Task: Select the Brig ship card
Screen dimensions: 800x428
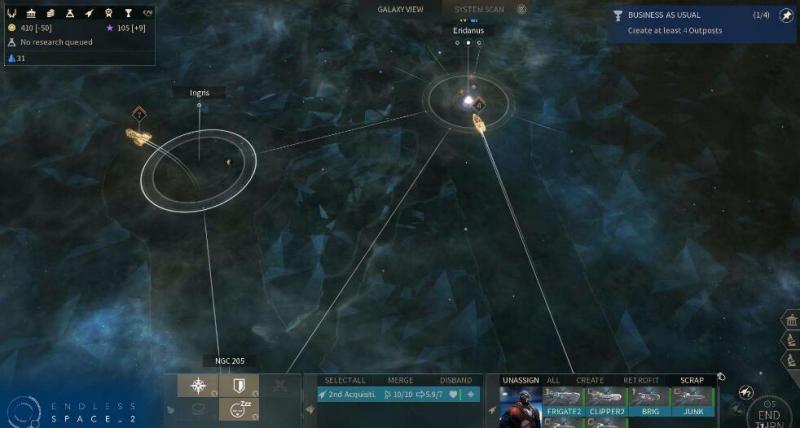Action: pos(650,402)
